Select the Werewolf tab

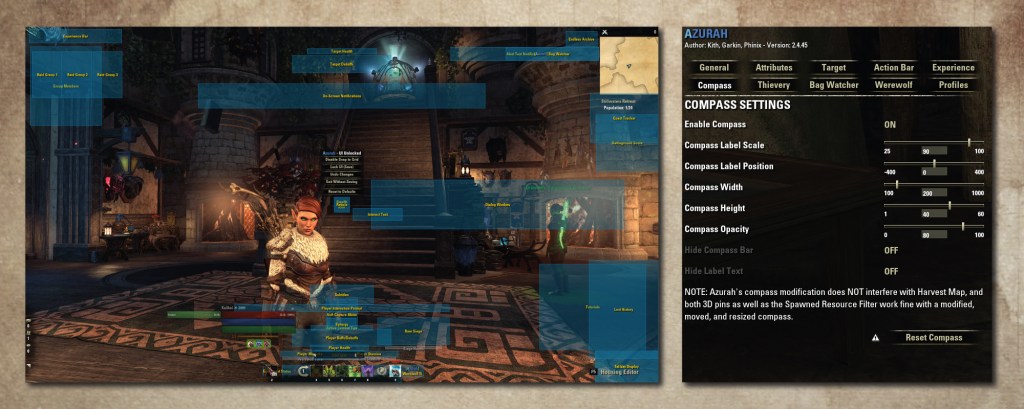point(893,85)
